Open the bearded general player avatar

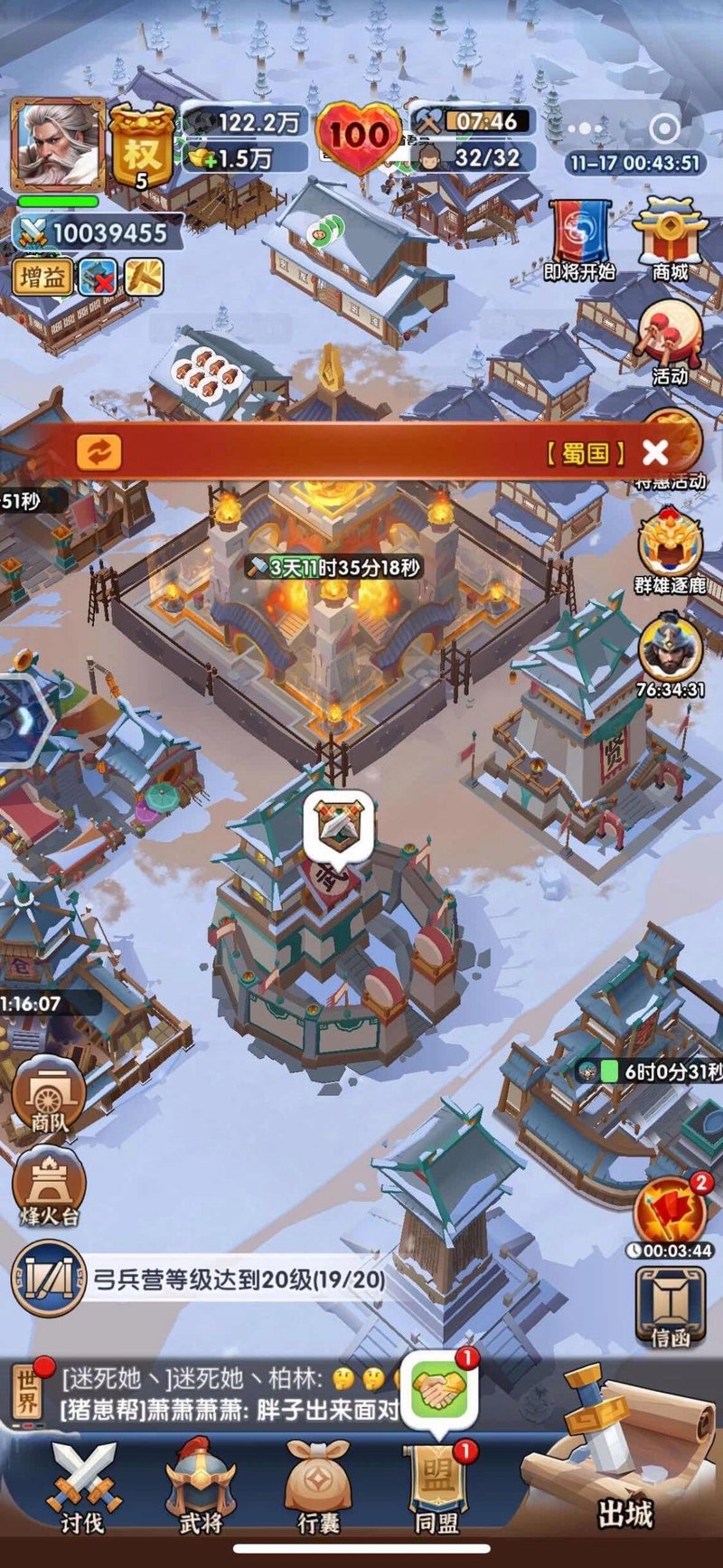pos(57,143)
